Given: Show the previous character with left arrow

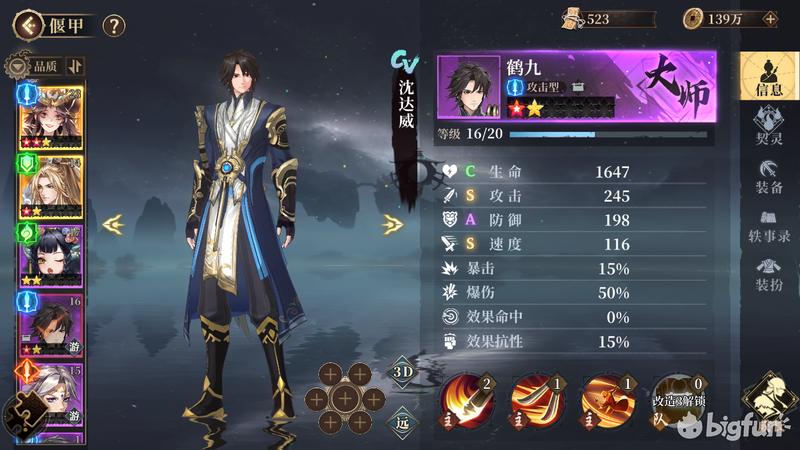Looking at the screenshot, I should [113, 225].
